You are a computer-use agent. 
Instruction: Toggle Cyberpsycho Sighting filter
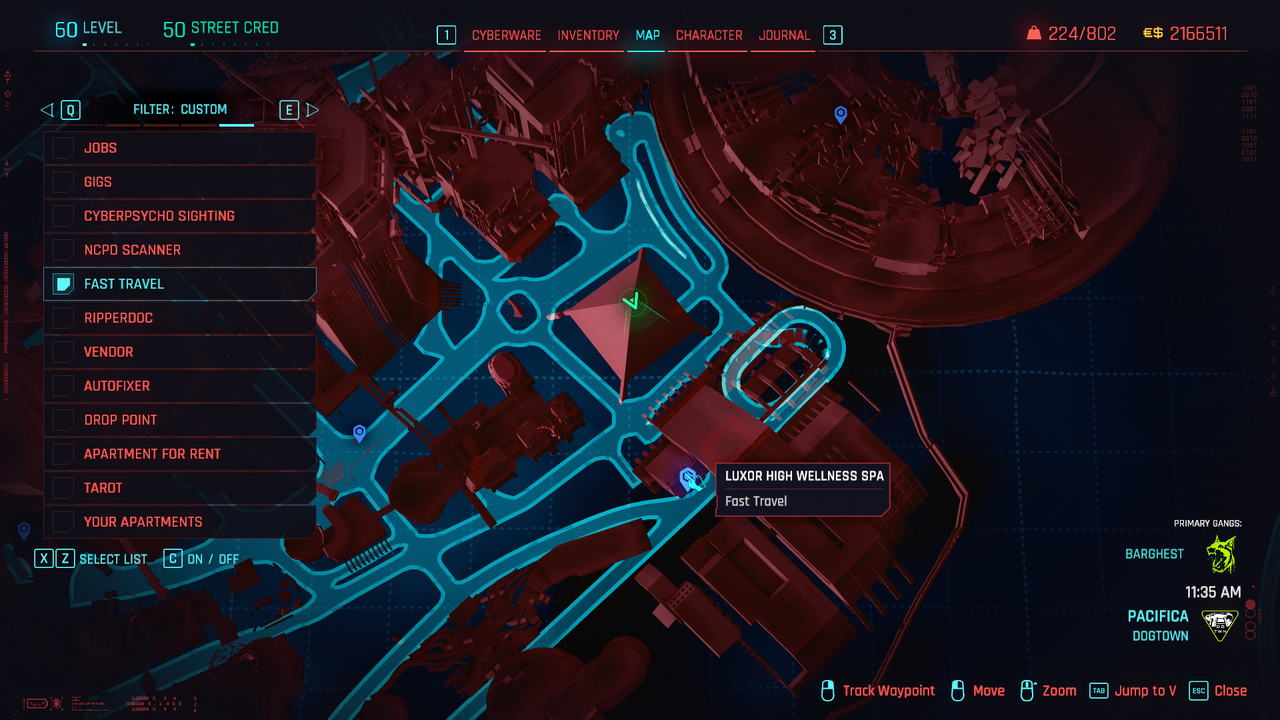64,216
